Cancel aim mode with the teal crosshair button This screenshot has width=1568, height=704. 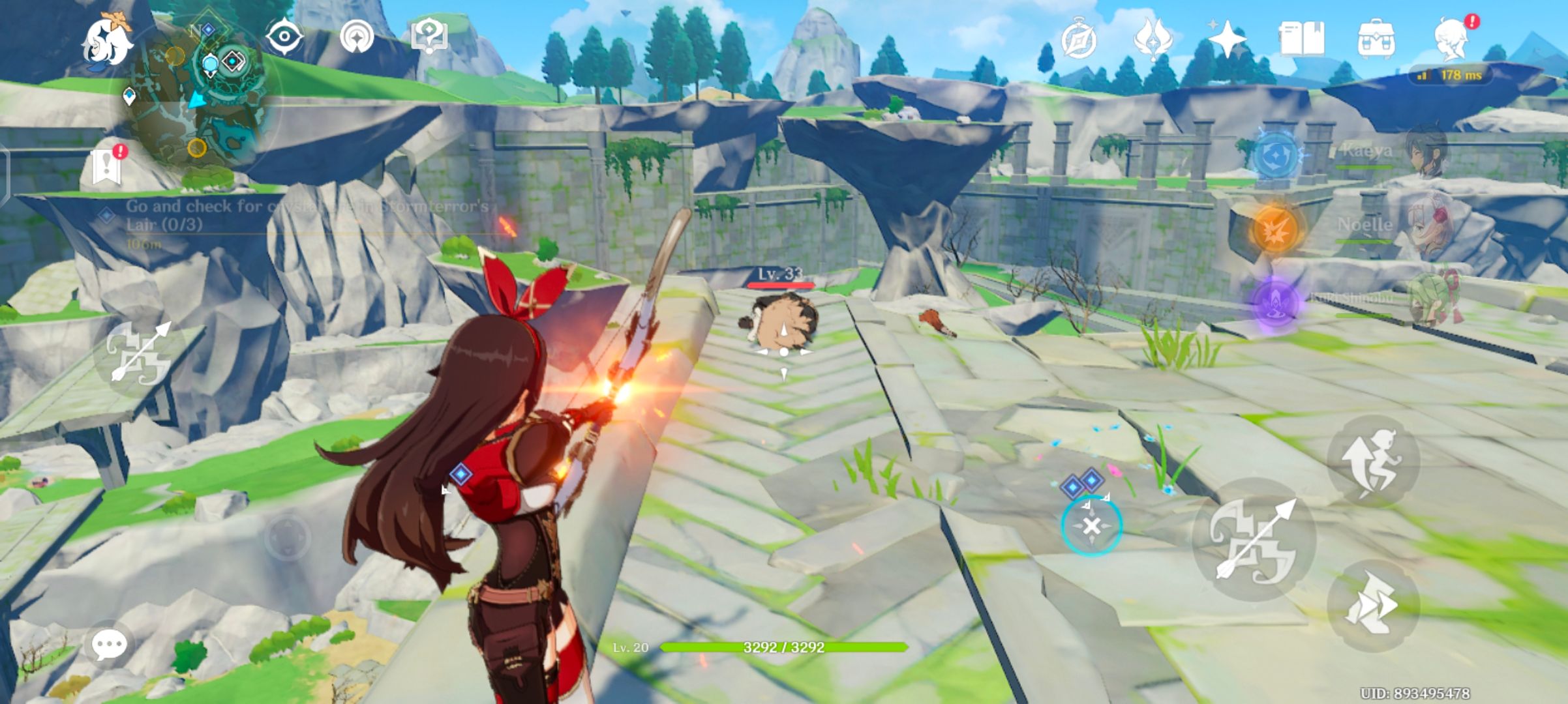point(1091,525)
